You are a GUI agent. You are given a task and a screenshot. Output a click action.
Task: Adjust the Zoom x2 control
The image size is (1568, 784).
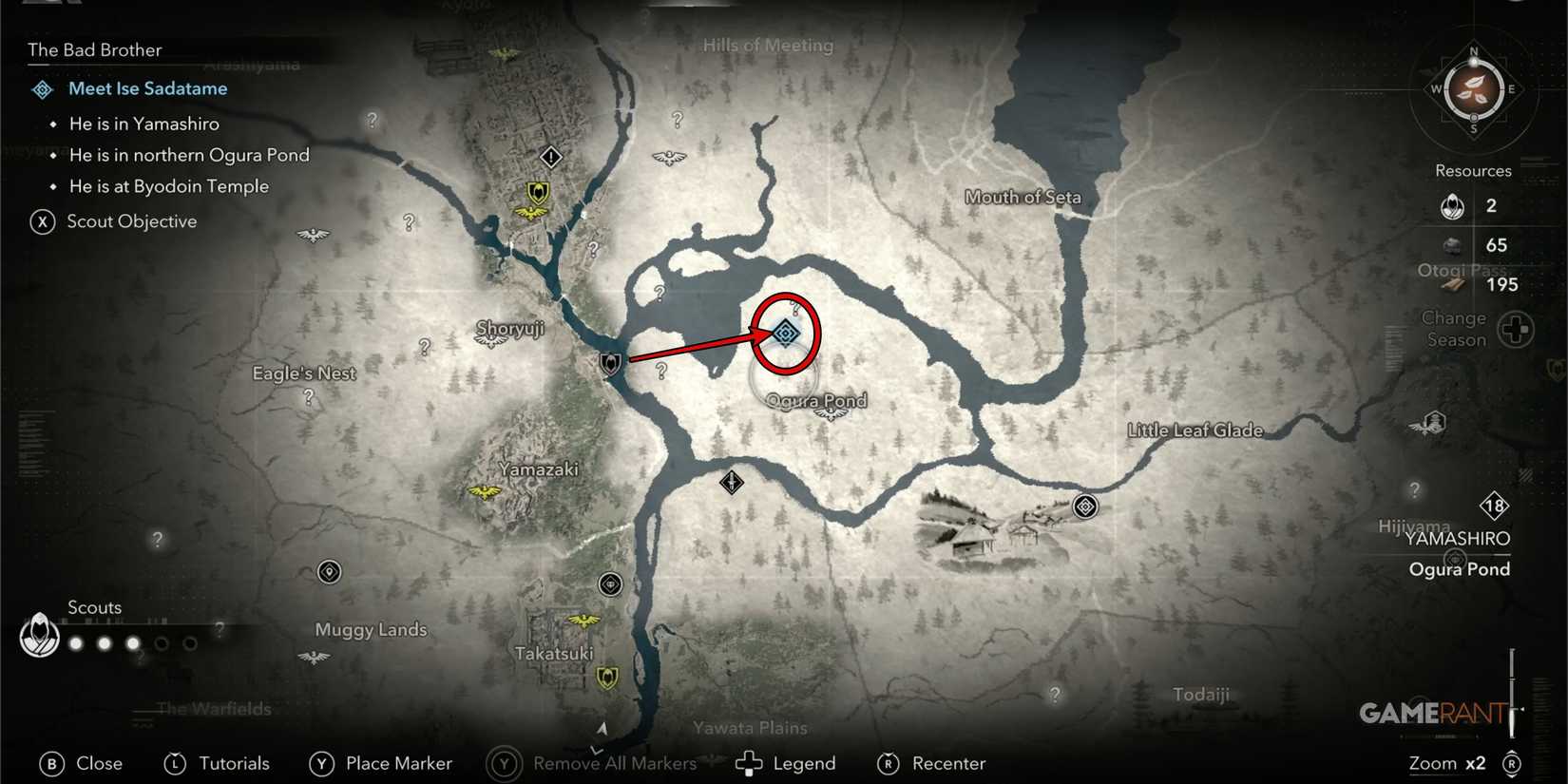coord(1447,762)
